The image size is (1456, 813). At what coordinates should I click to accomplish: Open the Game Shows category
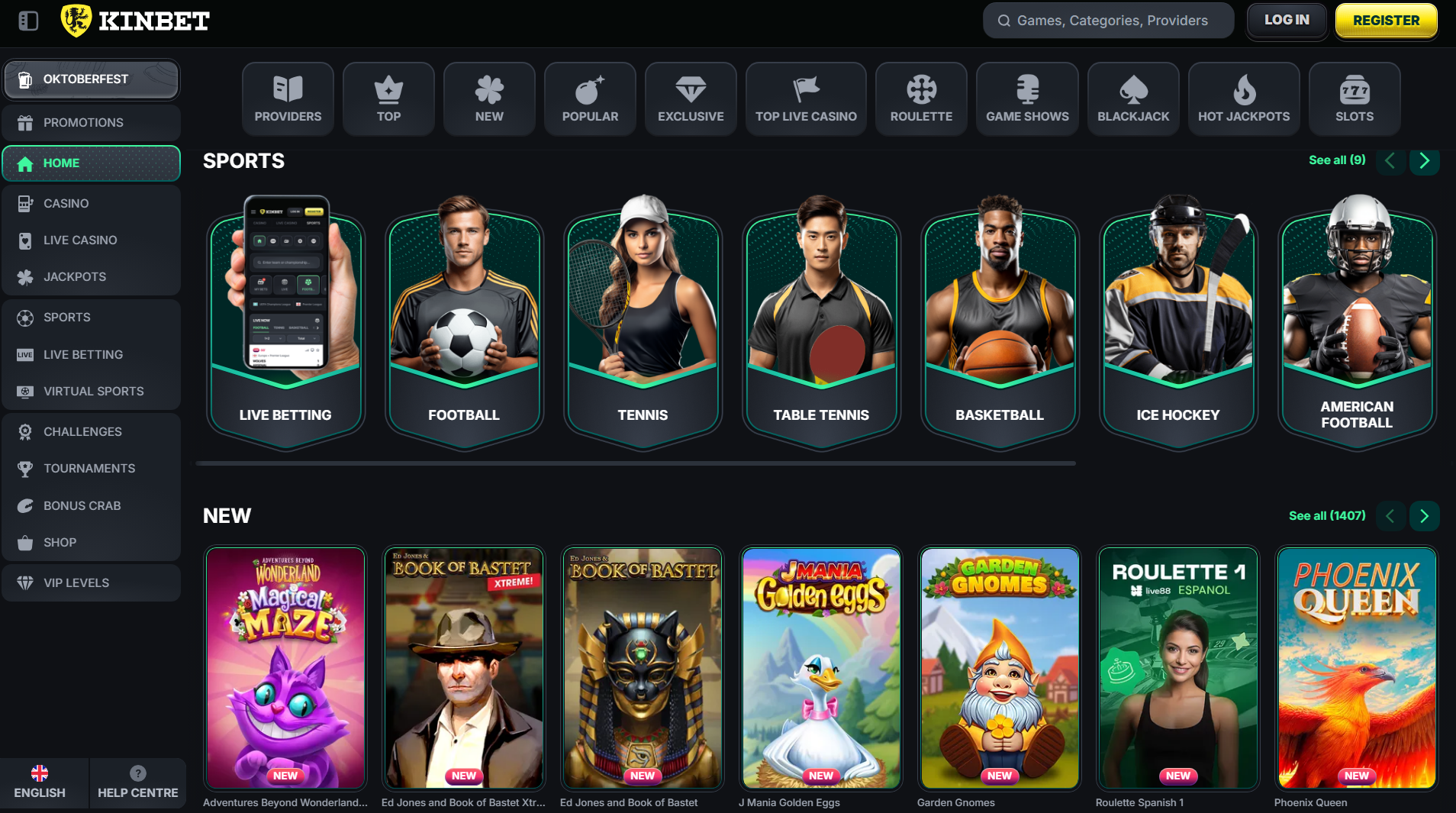click(x=1027, y=89)
